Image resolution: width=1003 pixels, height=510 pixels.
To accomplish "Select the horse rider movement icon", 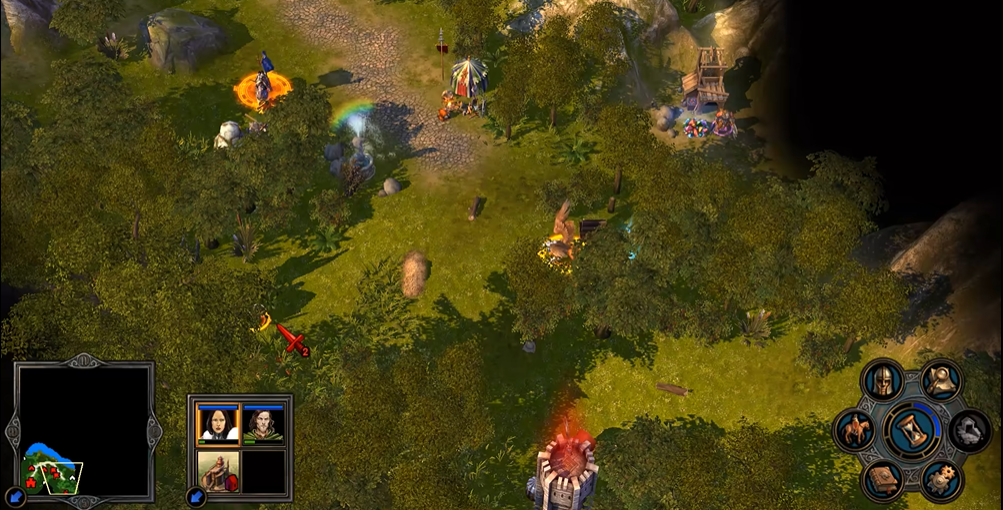I will 855,431.
